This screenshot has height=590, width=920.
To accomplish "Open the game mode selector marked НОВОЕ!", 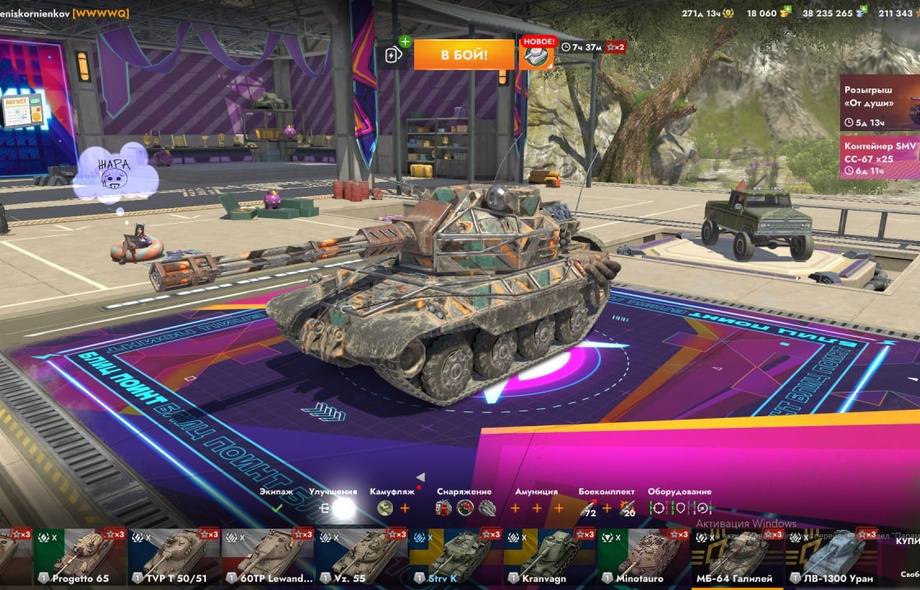I will pyautogui.click(x=537, y=54).
